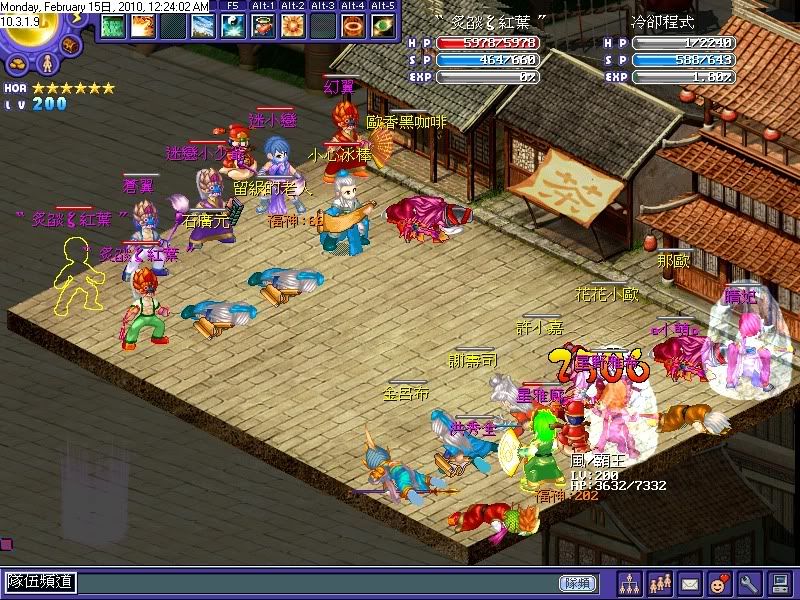Use the red creature item under Alt-1

point(263,27)
